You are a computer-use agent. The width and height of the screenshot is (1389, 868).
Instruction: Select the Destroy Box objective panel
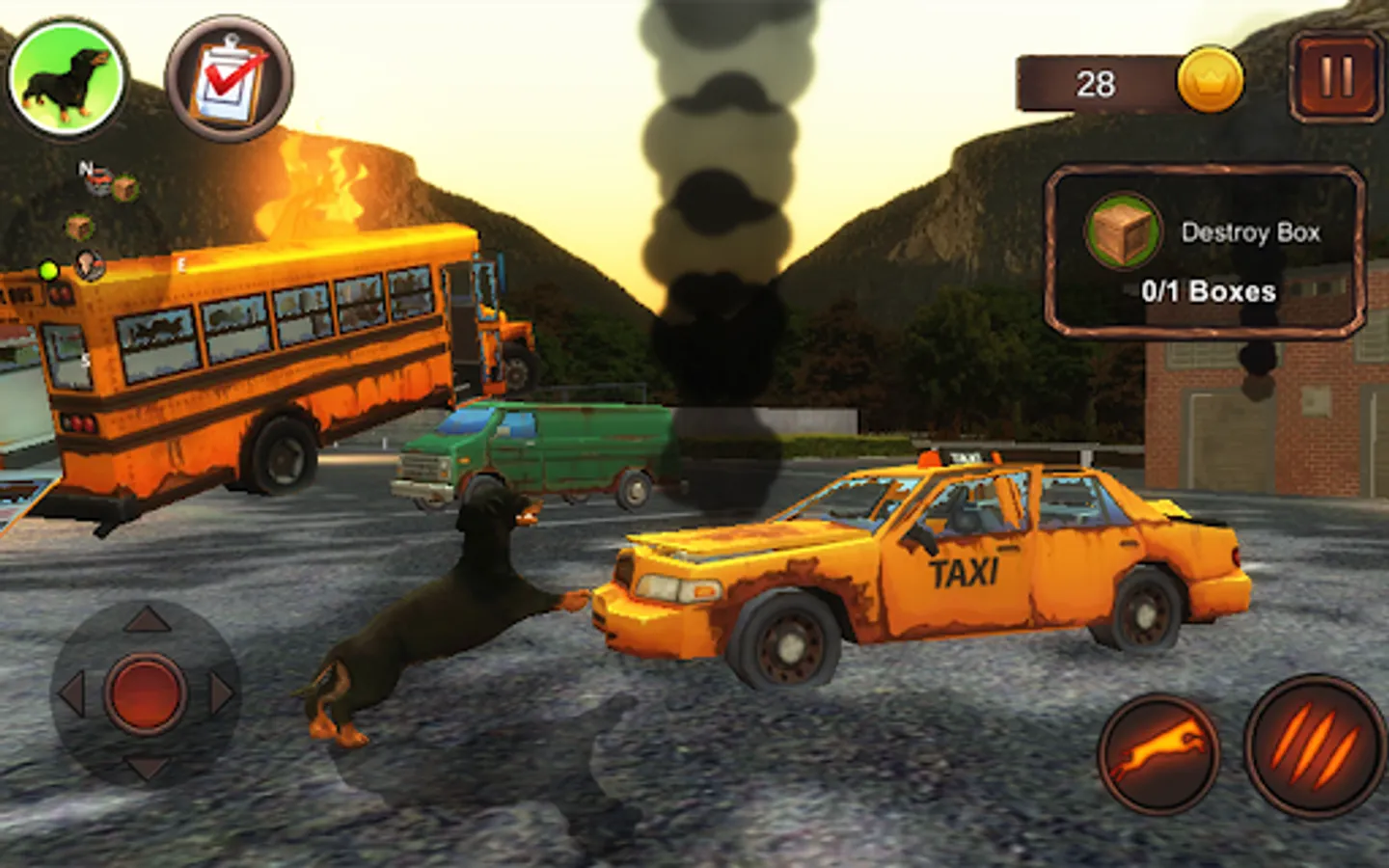[1206, 253]
